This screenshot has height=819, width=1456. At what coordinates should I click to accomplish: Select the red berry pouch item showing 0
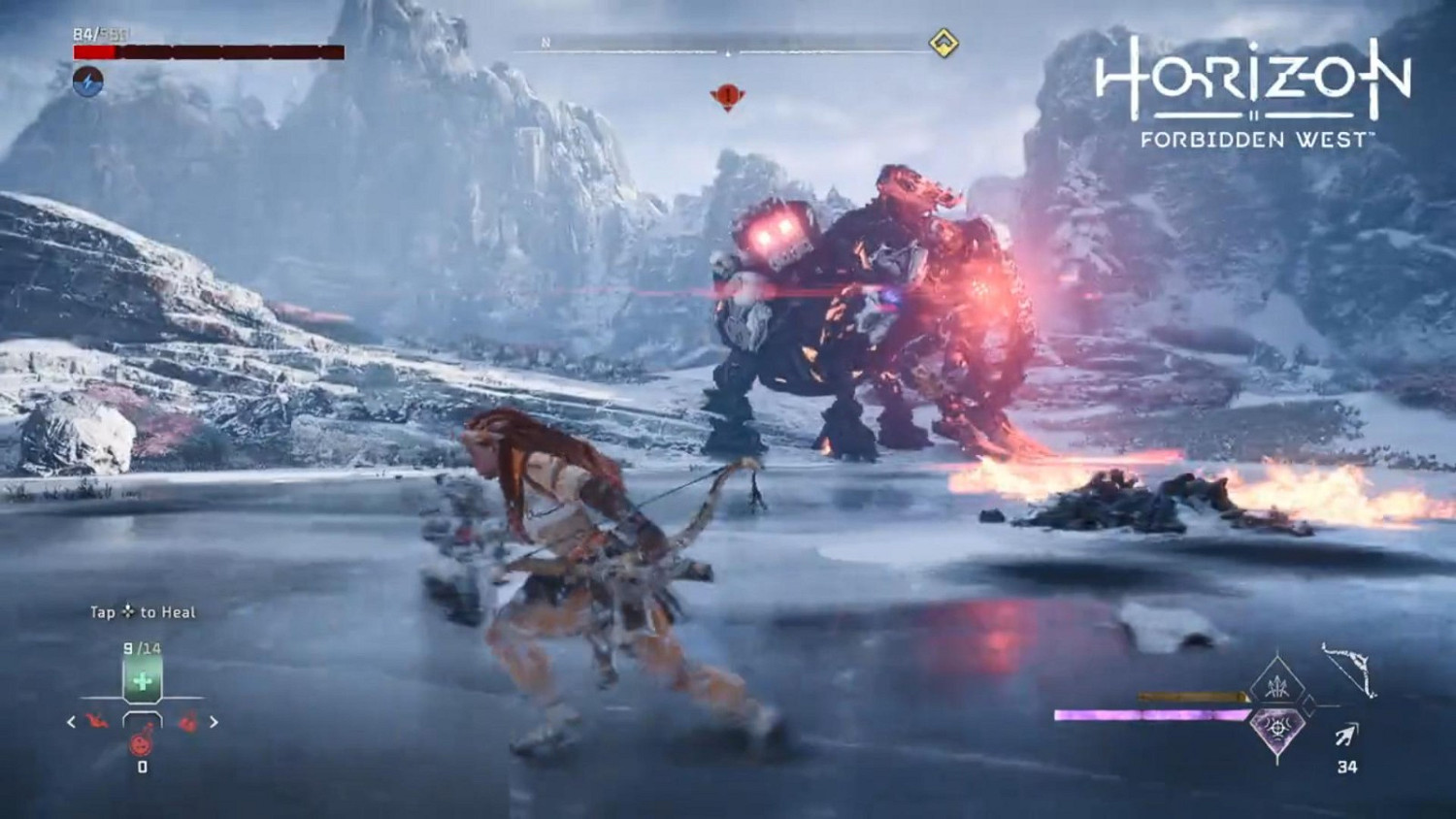pos(141,742)
